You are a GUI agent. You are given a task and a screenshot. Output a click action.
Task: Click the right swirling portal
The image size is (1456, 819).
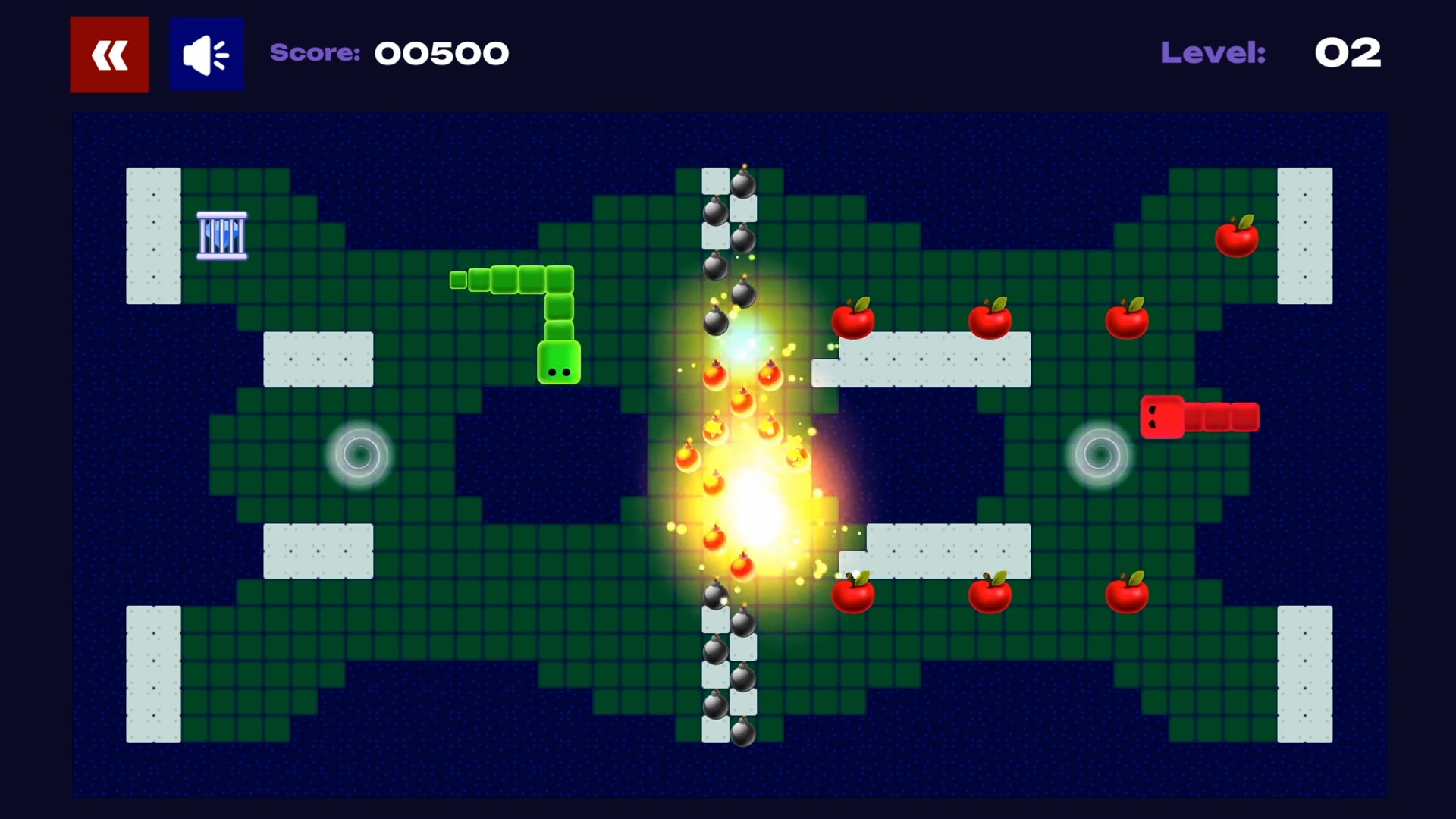1099,455
